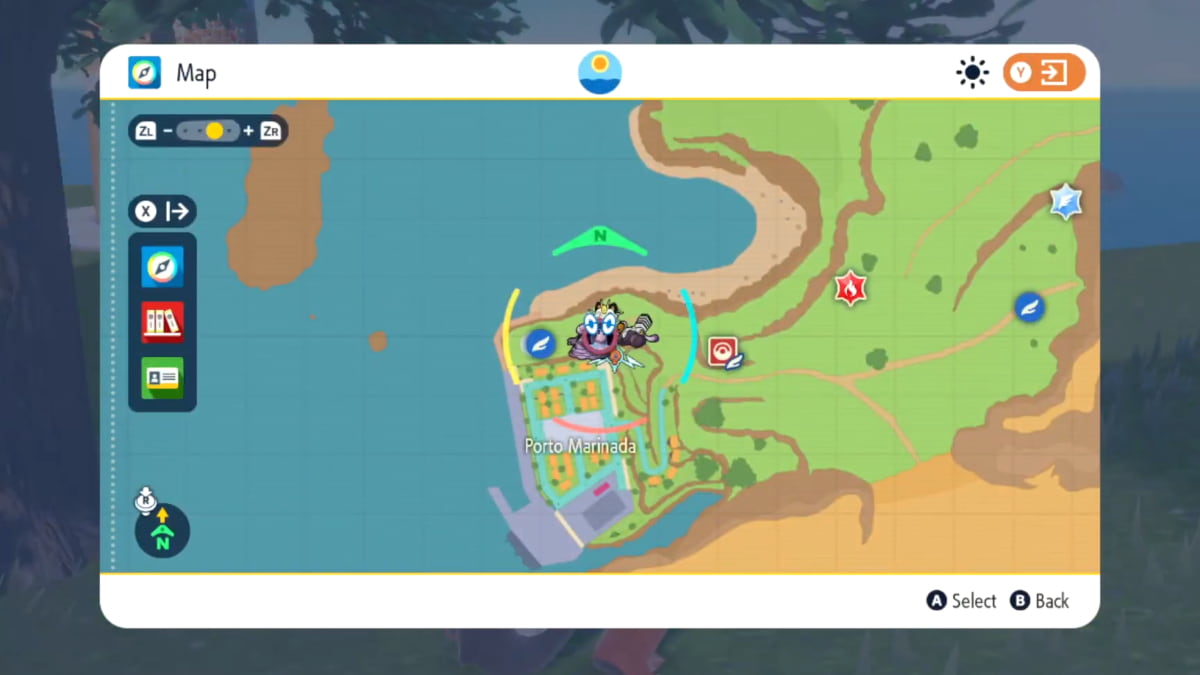The height and width of the screenshot is (675, 1200).
Task: Choose the red Fire Tera Raid crystal
Action: 851,289
